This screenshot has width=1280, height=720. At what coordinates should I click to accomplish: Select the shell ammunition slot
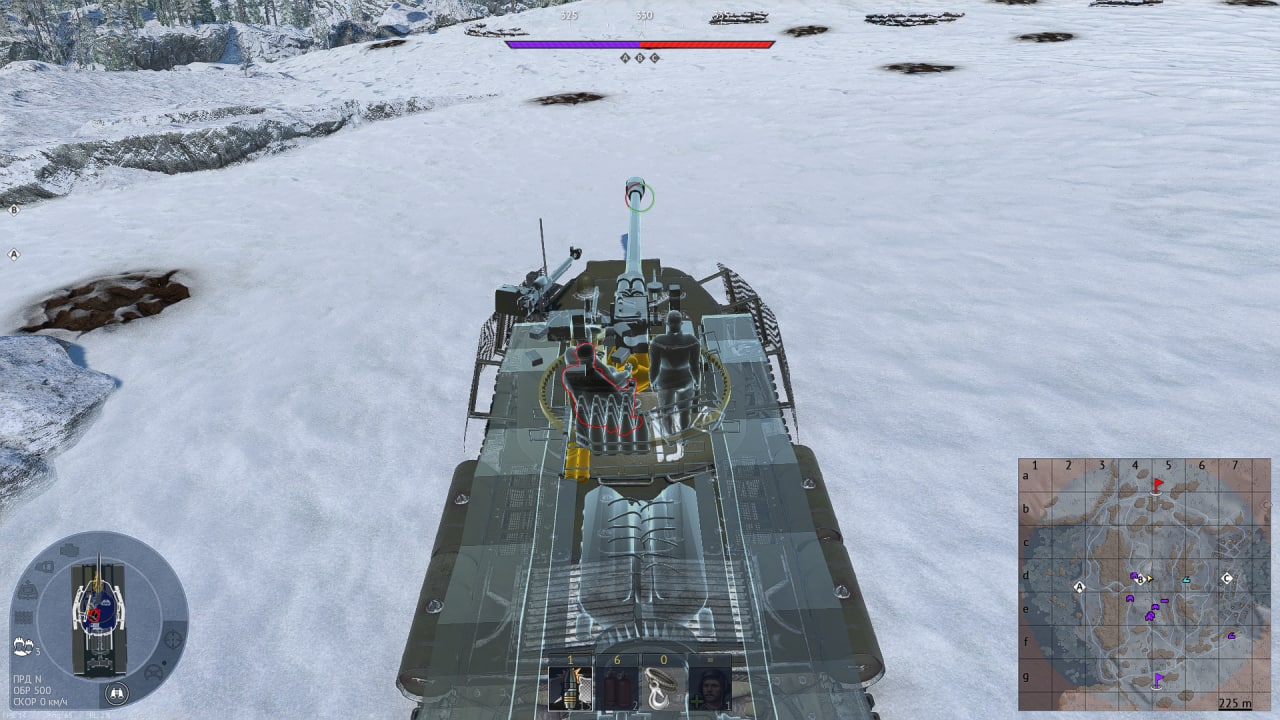point(570,688)
